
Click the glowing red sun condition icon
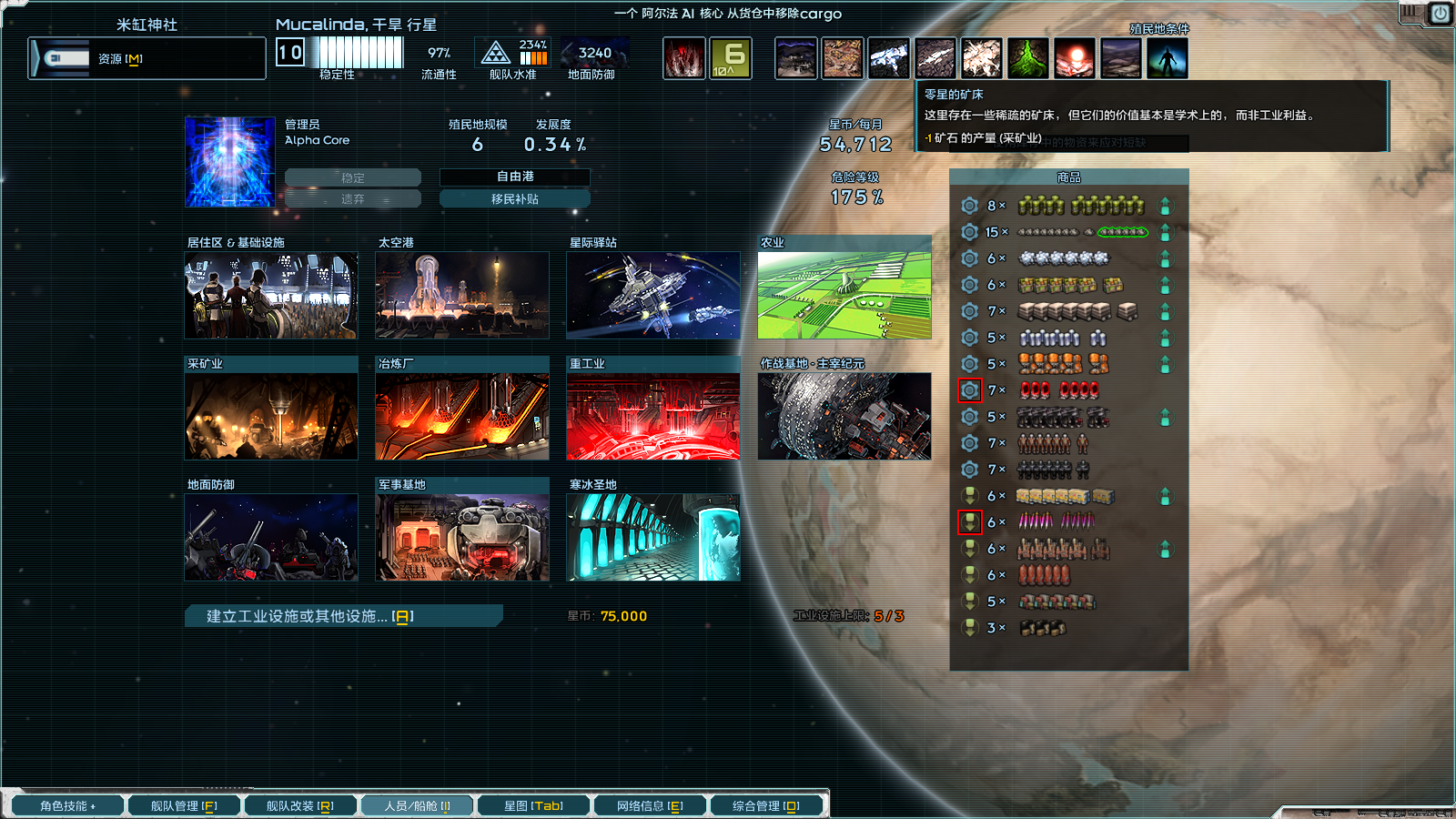pos(1075,56)
